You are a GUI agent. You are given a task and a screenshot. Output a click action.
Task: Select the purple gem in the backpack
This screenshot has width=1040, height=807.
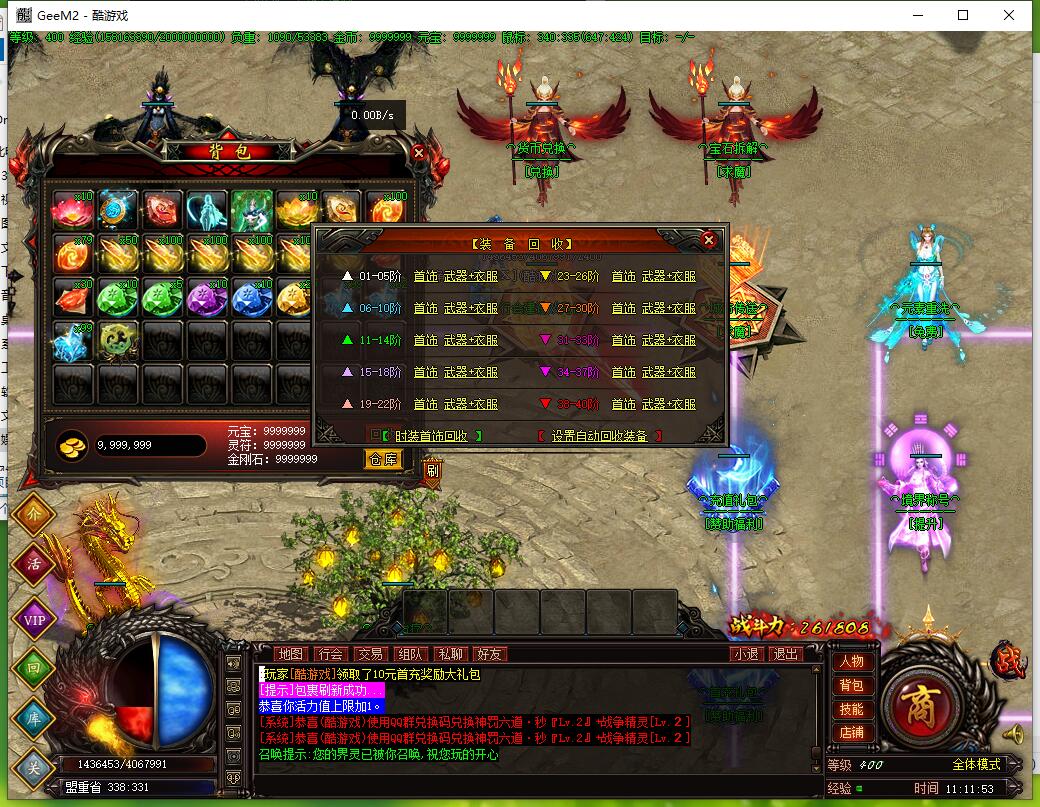[208, 298]
